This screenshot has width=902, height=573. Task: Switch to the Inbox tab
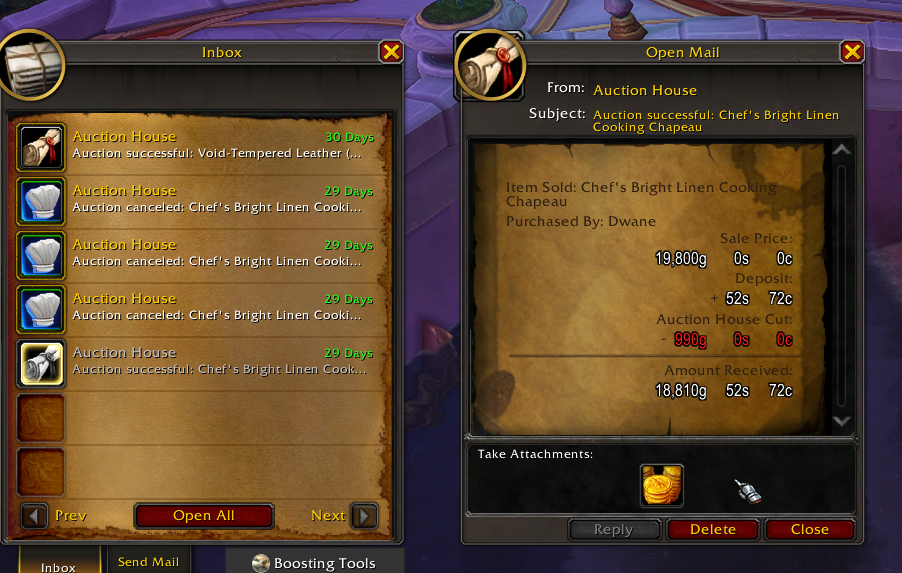point(58,566)
